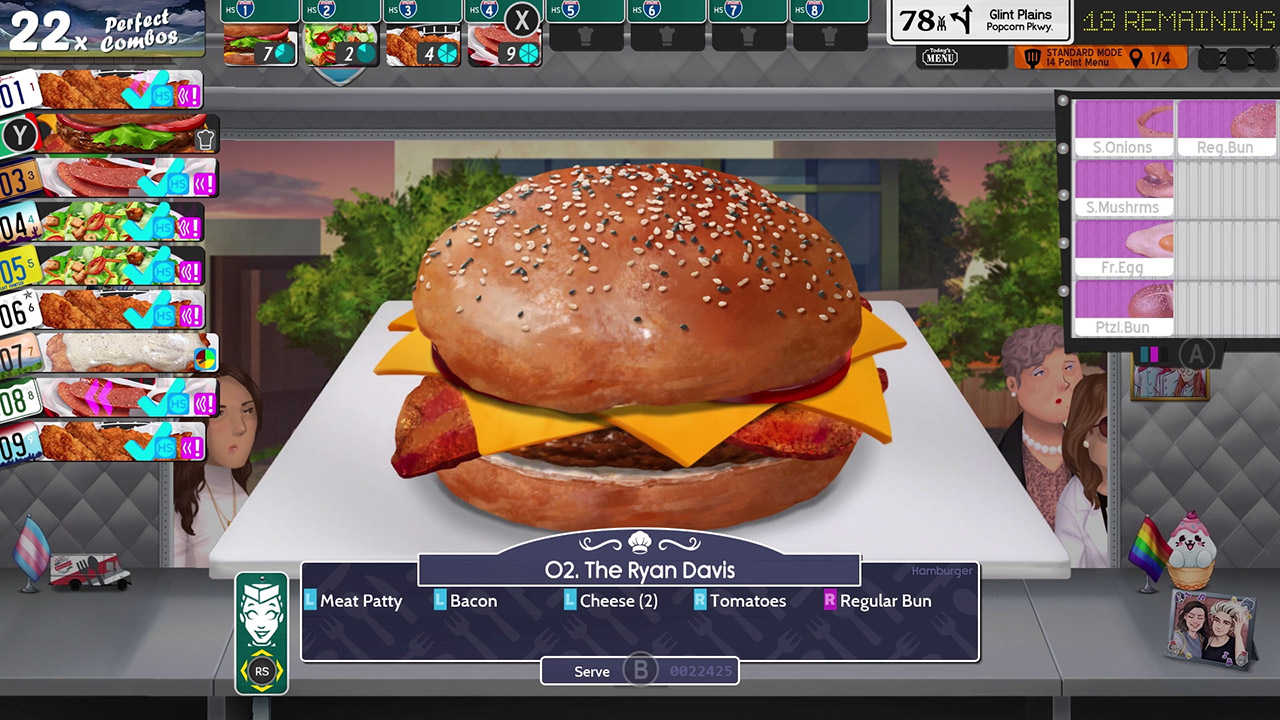Click the double-chevron rush marker on order 08
1280x720 pixels.
point(100,396)
